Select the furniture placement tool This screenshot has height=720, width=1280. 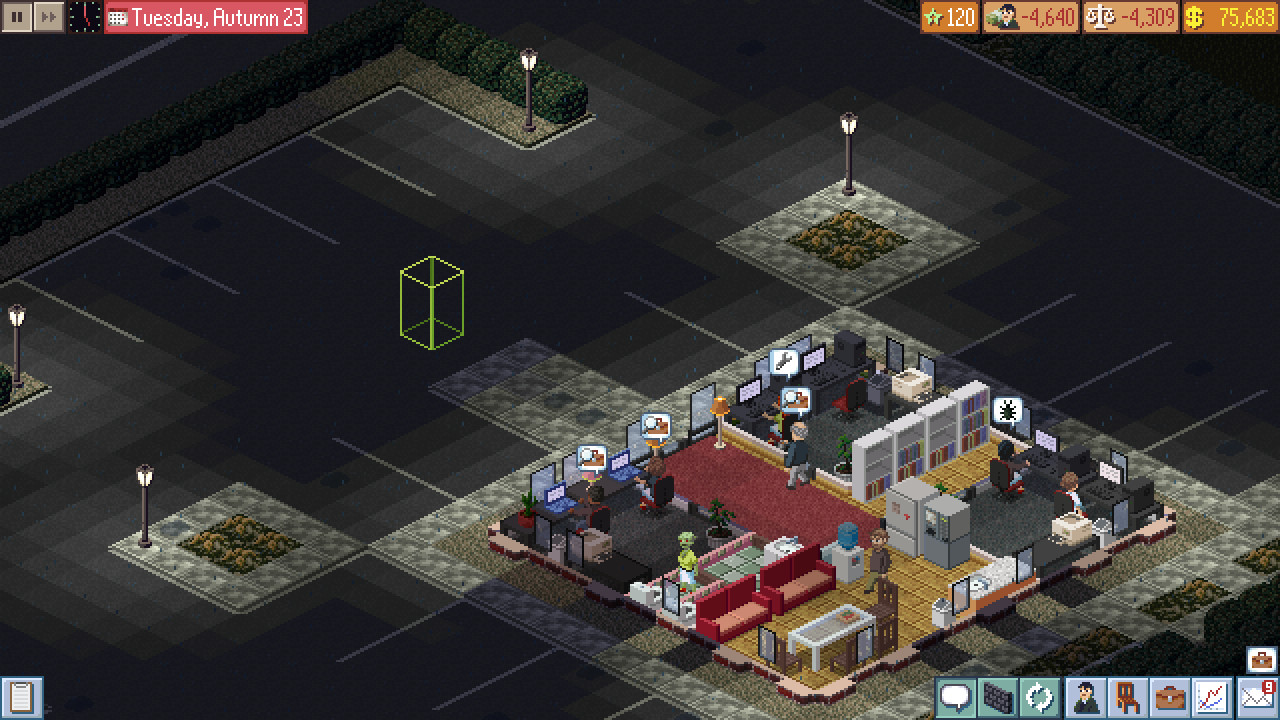tap(1128, 700)
